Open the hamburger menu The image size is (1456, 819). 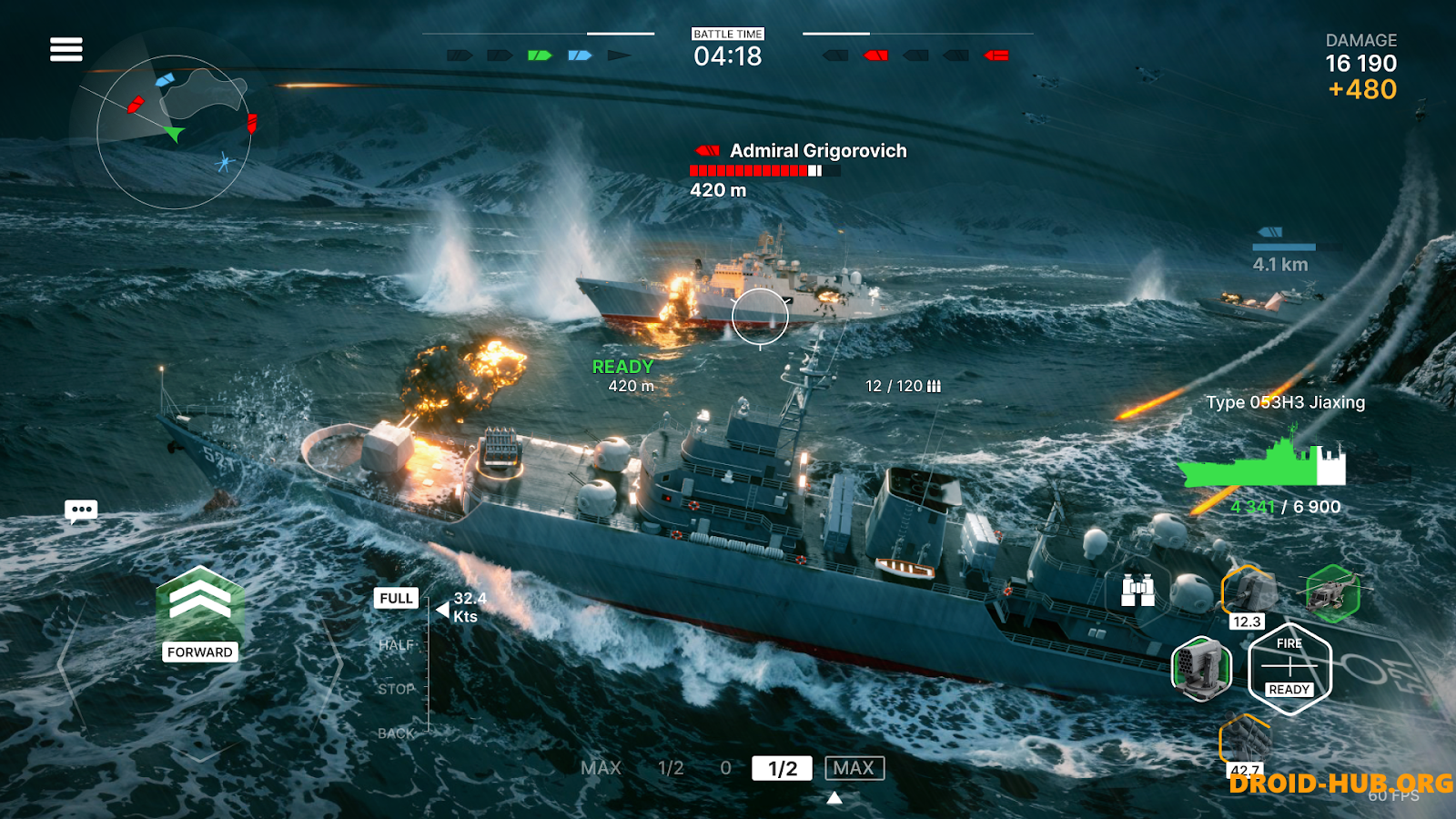pos(65,47)
